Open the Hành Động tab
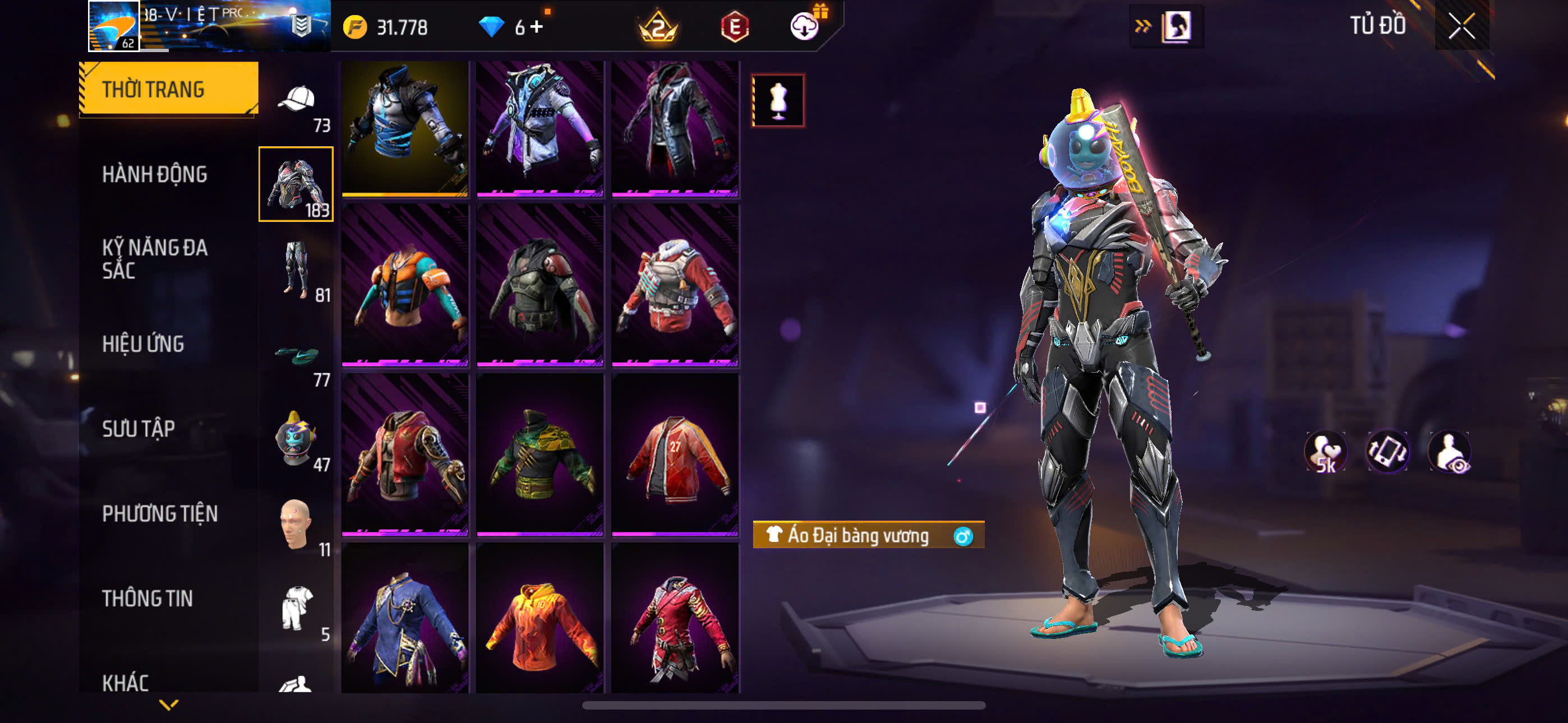Viewport: 1568px width, 723px height. [155, 174]
